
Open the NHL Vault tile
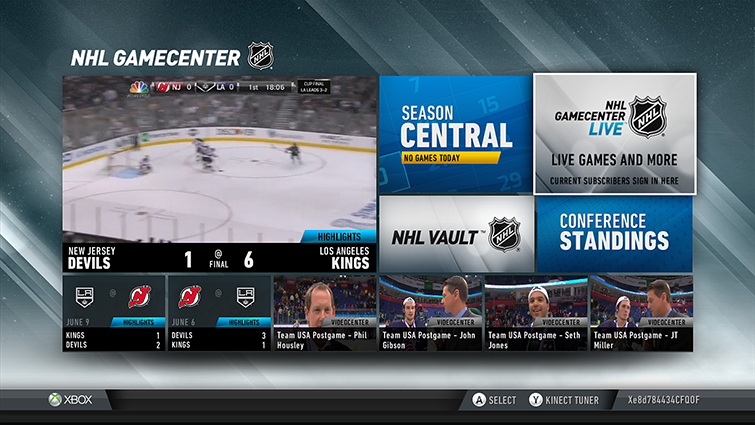[x=455, y=235]
